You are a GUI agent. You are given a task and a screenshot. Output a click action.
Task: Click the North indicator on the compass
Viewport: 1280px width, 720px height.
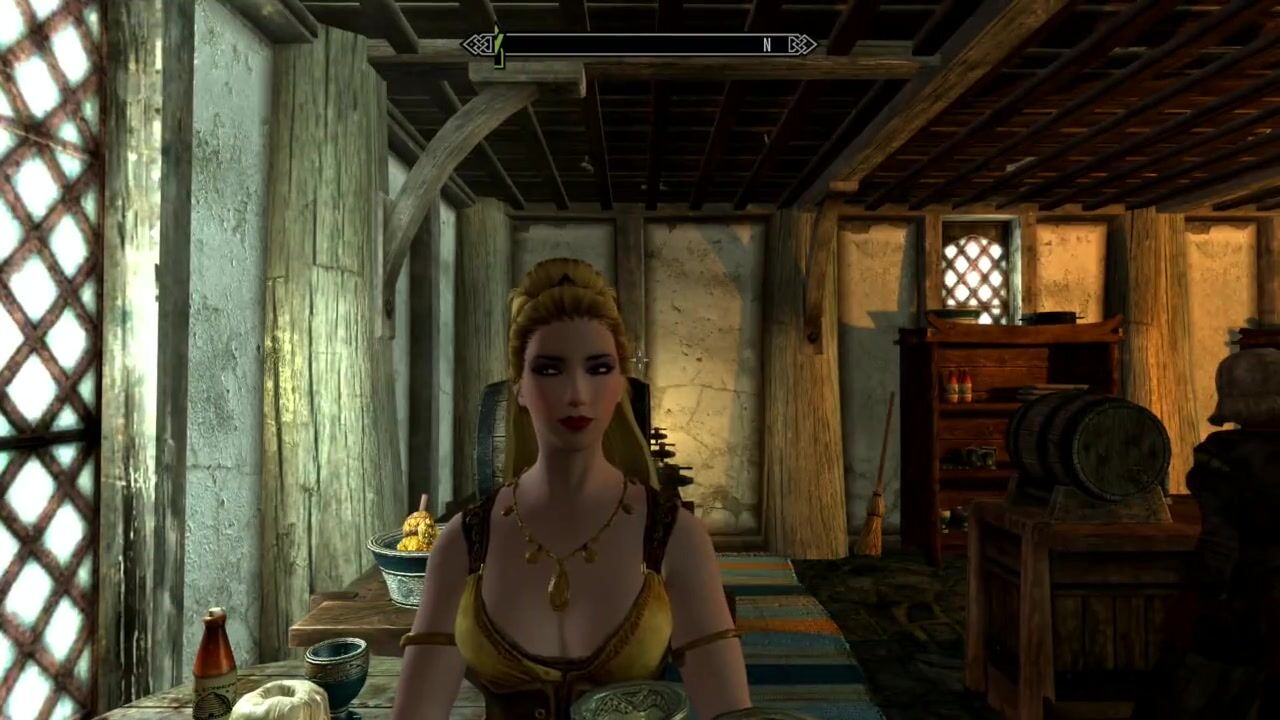(767, 45)
